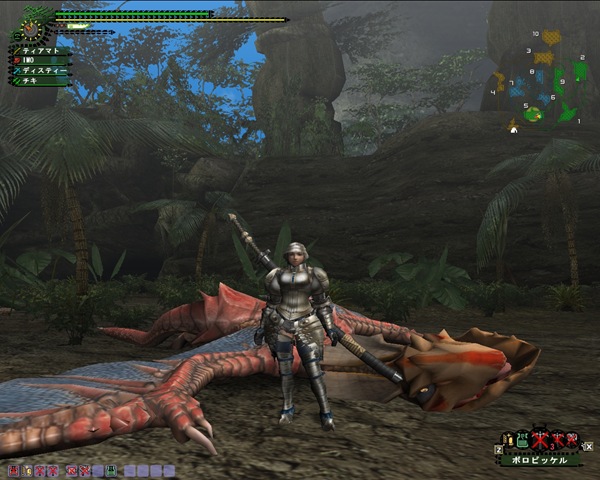
Task: Click the yellow area 4 on the minimap
Action: (500, 80)
